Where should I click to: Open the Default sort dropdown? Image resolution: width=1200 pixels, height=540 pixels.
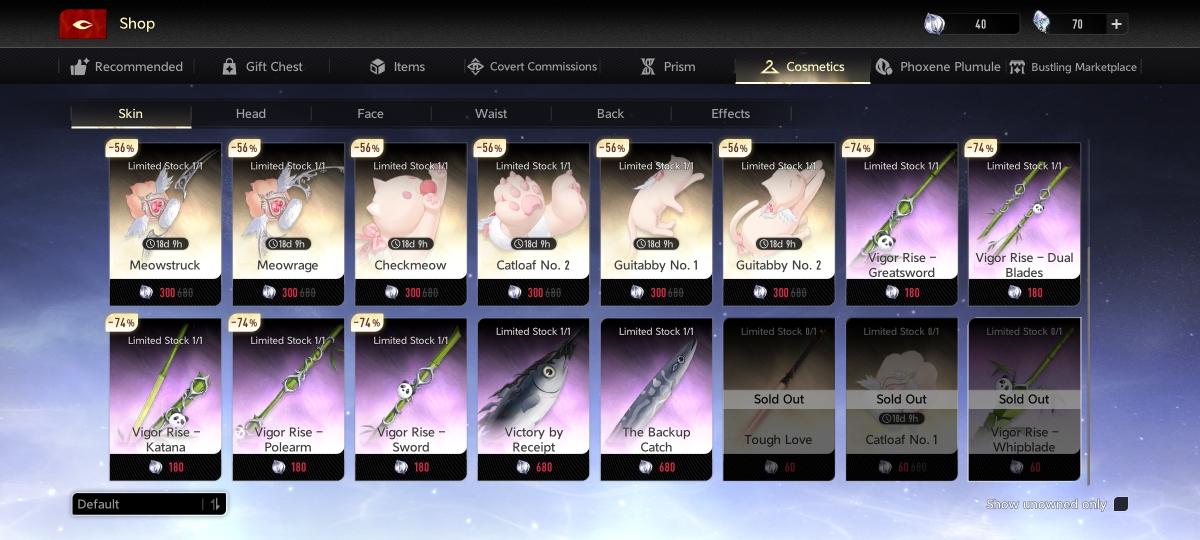pos(149,504)
